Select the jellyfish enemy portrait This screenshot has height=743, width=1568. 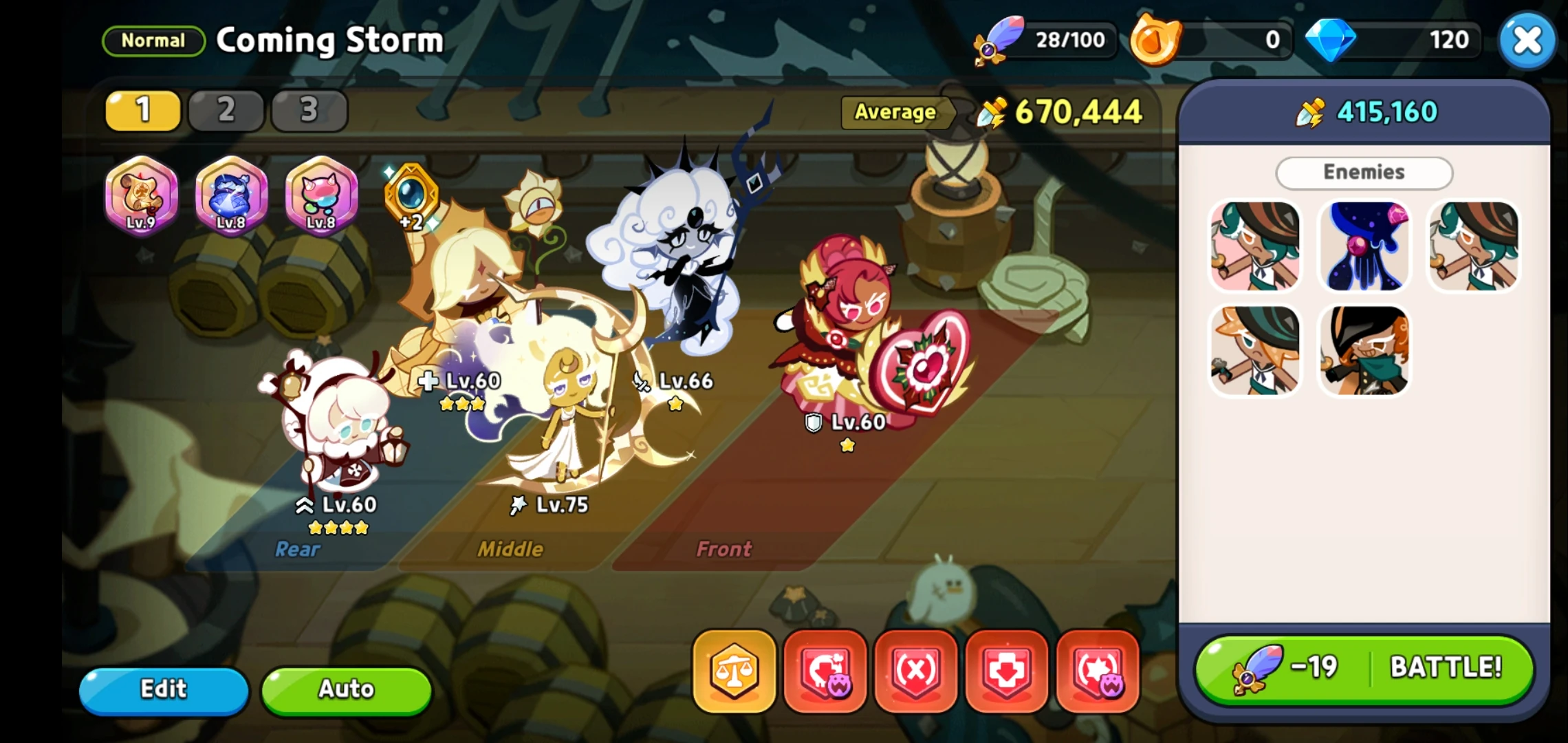tap(1364, 246)
